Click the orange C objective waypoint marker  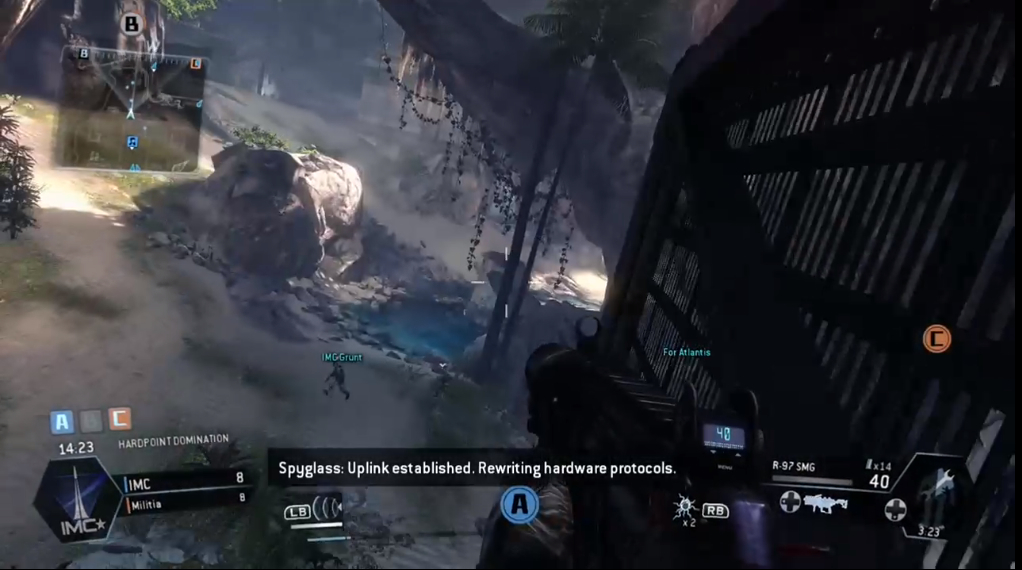[x=936, y=339]
